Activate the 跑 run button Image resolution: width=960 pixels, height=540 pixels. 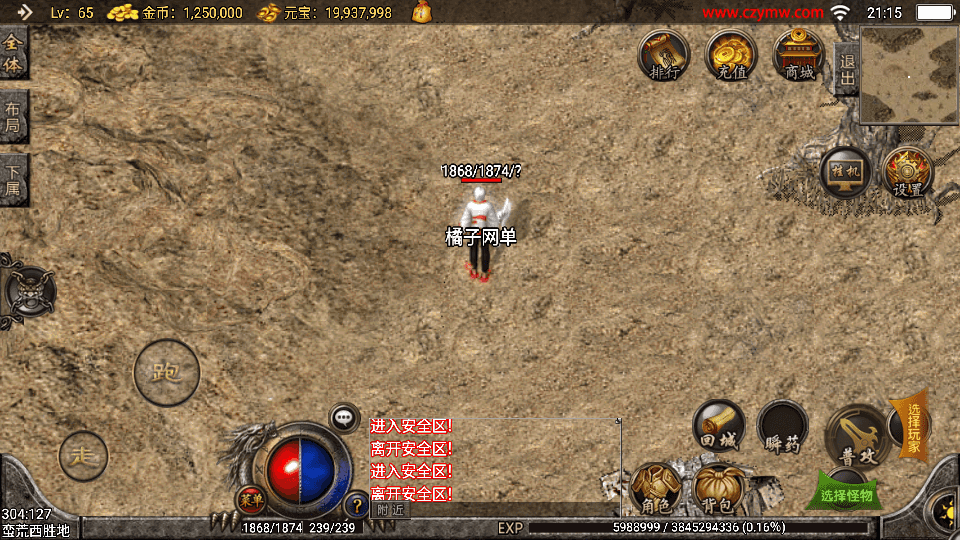(166, 373)
